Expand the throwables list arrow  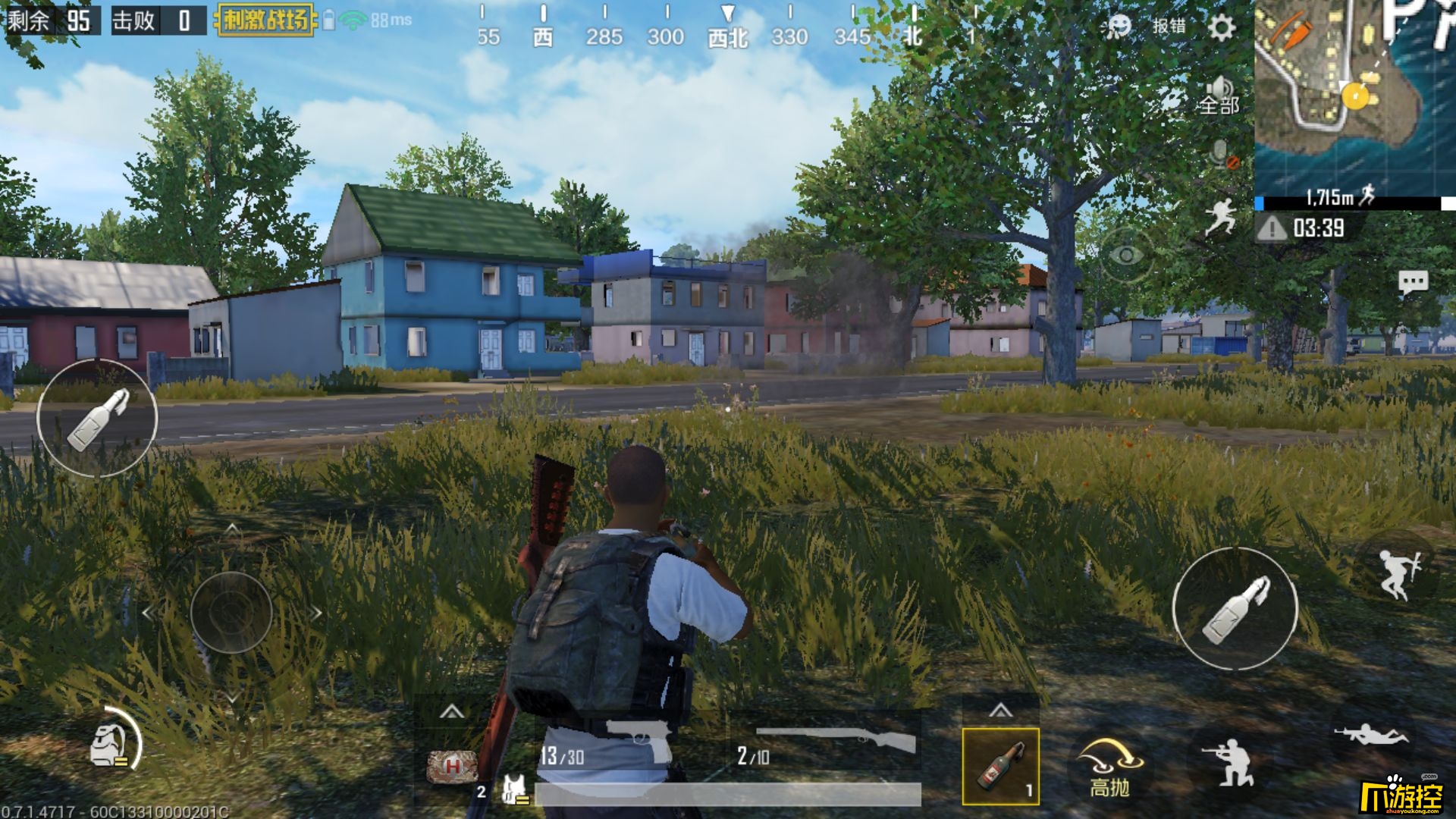1000,711
